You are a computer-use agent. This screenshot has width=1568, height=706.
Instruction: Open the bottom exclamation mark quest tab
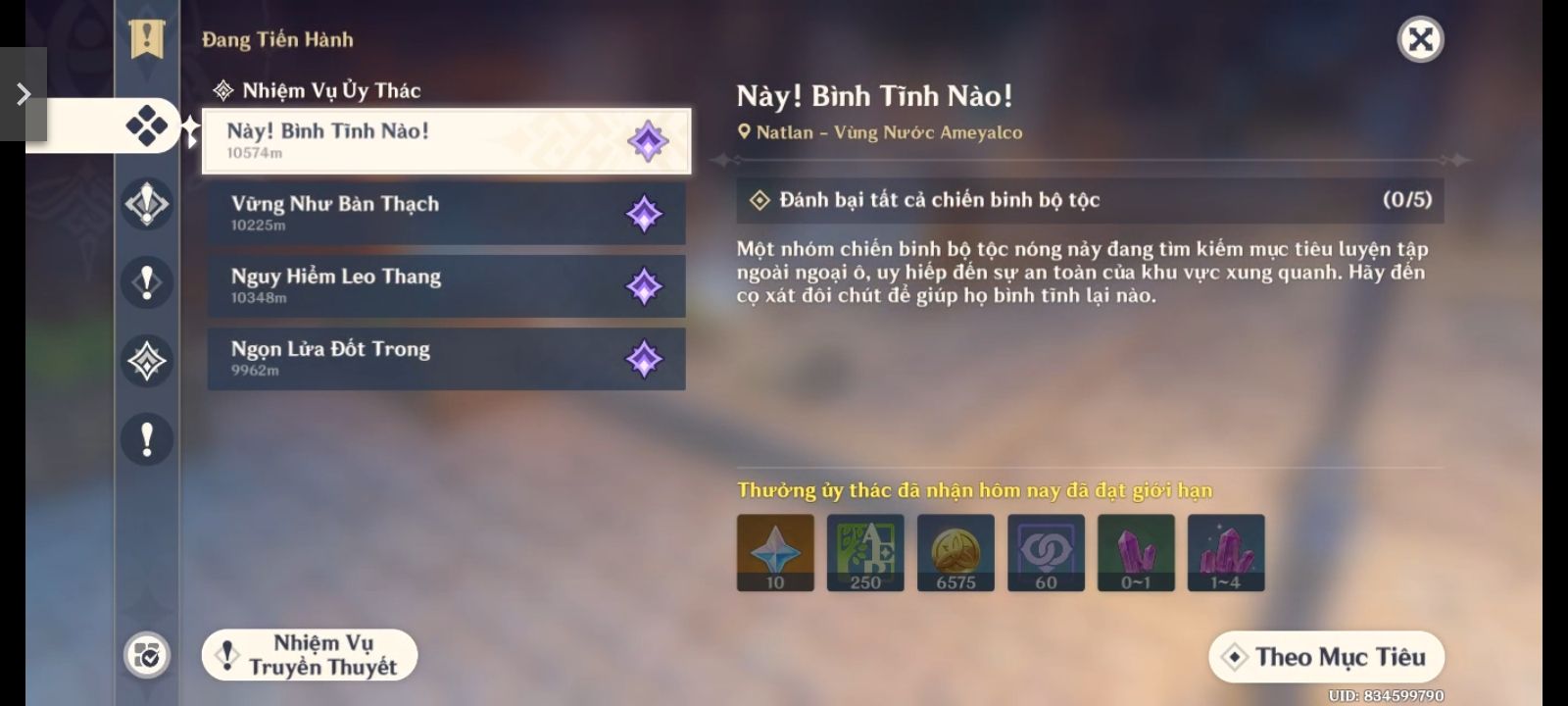[x=147, y=439]
